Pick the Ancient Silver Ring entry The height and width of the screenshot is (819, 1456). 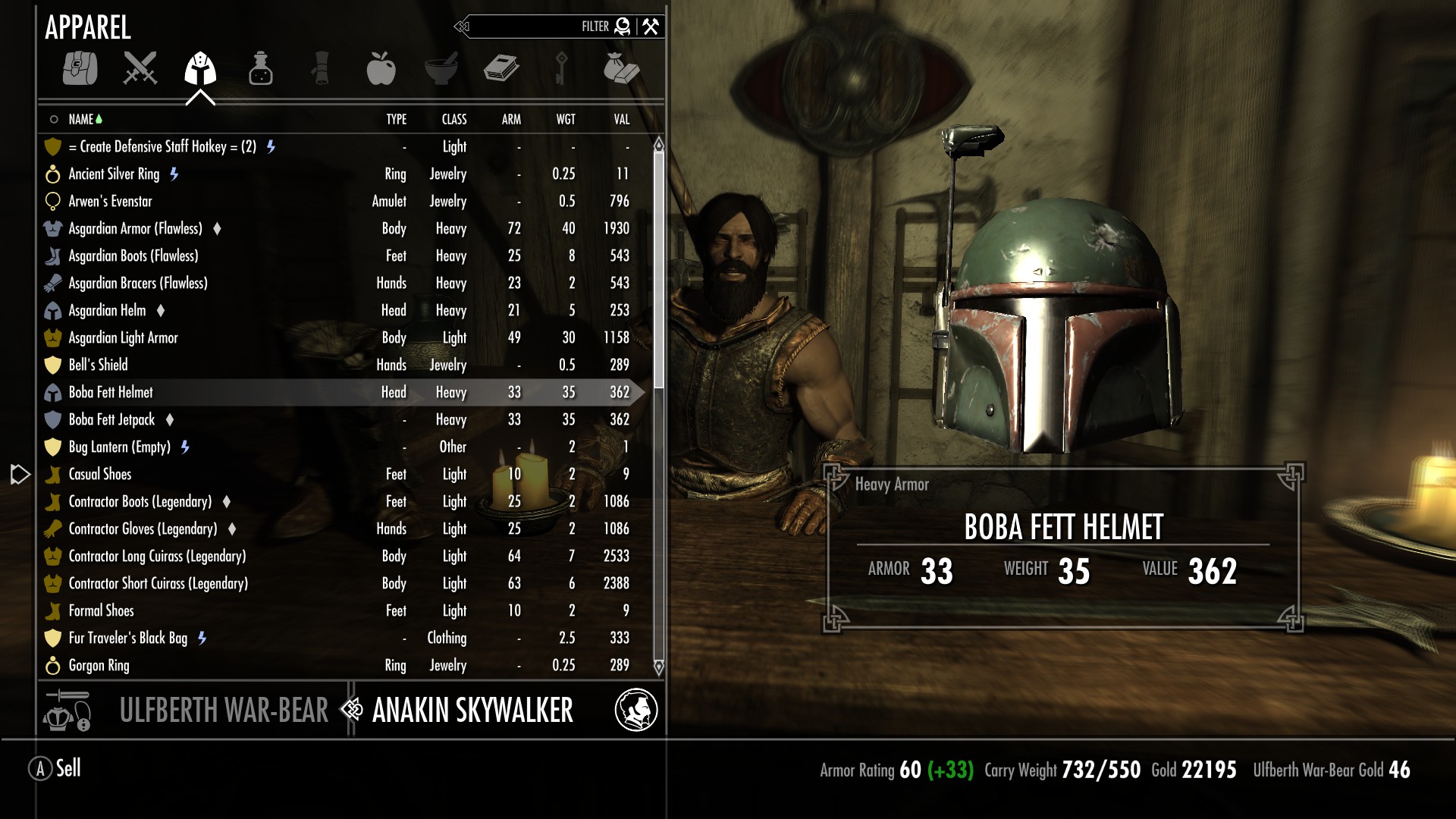pyautogui.click(x=114, y=174)
